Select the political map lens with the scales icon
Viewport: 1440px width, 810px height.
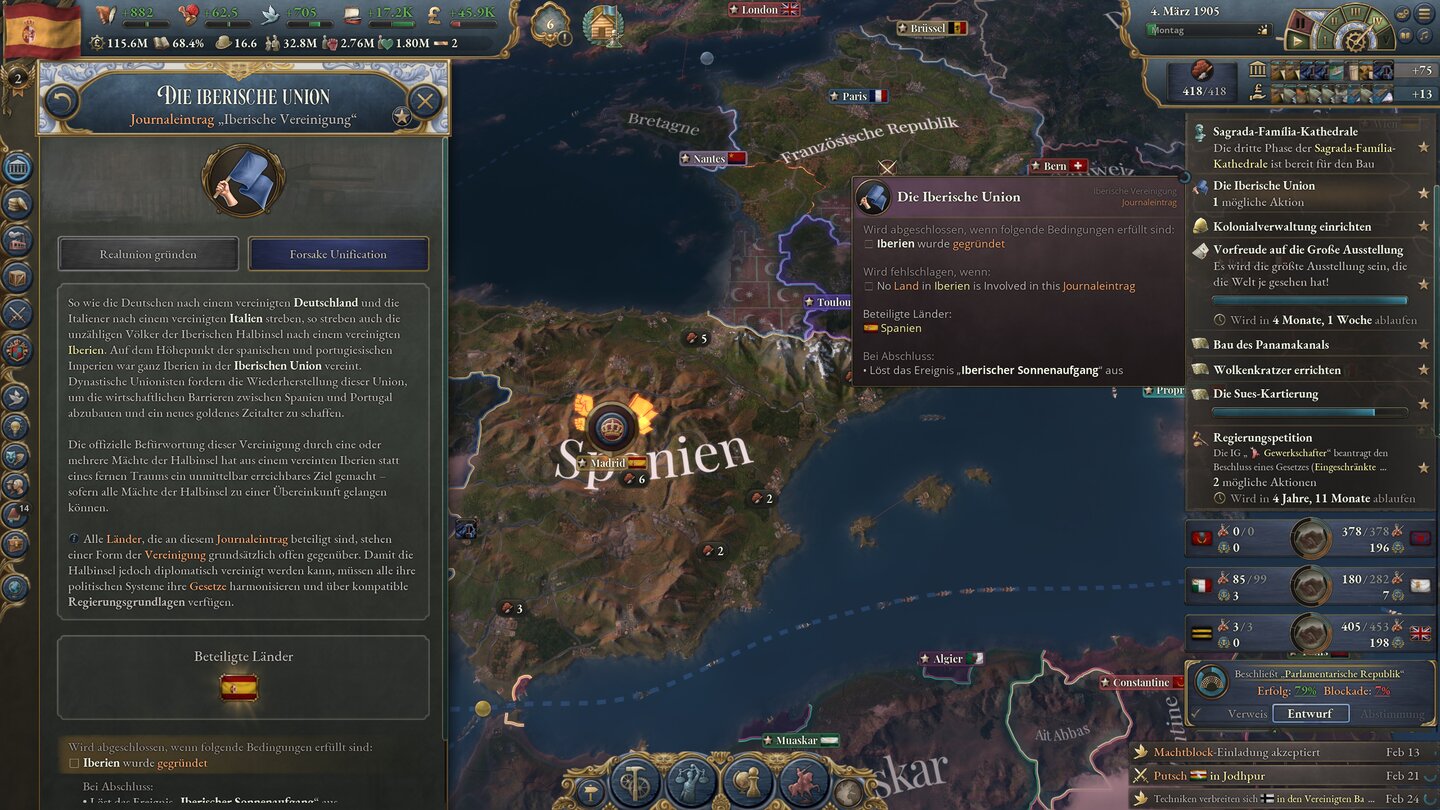[691, 782]
